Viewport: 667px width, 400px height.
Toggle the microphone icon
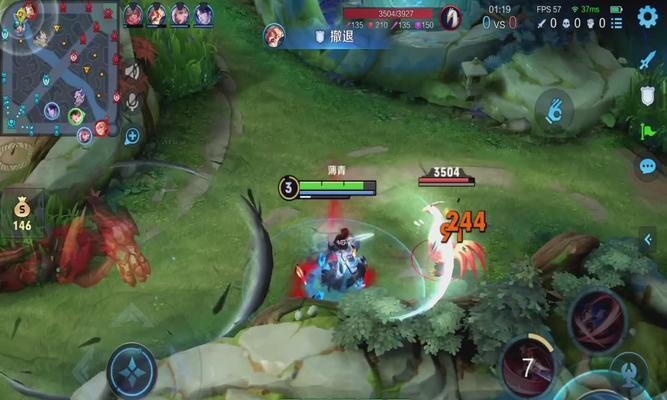(131, 102)
